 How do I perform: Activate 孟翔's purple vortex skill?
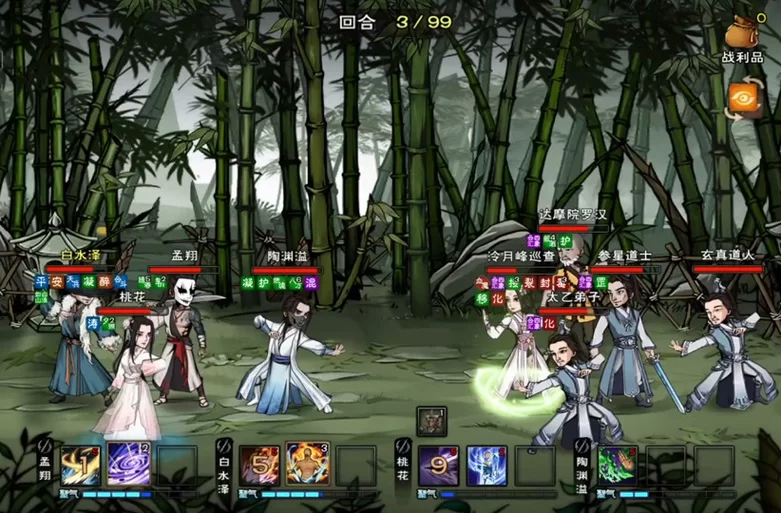click(128, 465)
